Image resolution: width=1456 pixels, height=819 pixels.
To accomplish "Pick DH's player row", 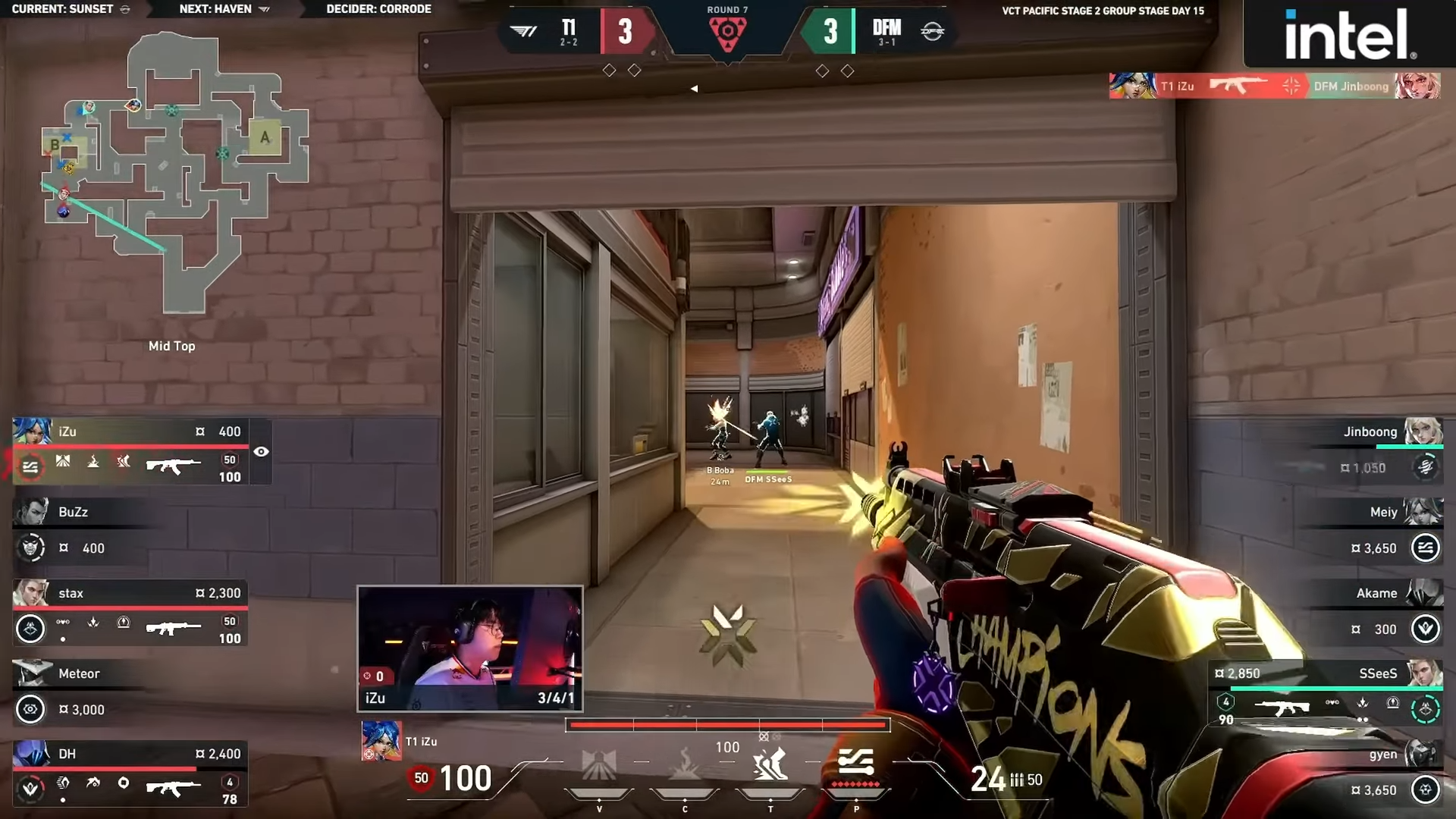I will (130, 773).
